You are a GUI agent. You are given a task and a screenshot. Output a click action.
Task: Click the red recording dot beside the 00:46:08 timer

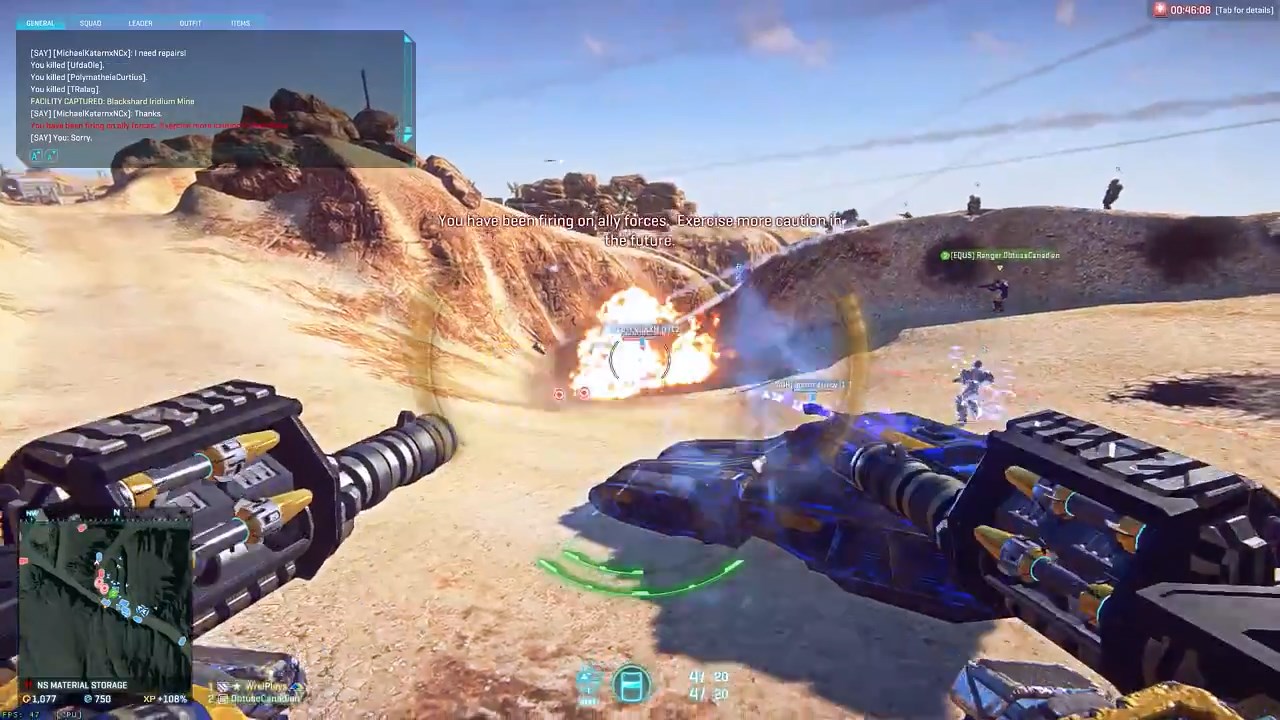coord(1158,9)
